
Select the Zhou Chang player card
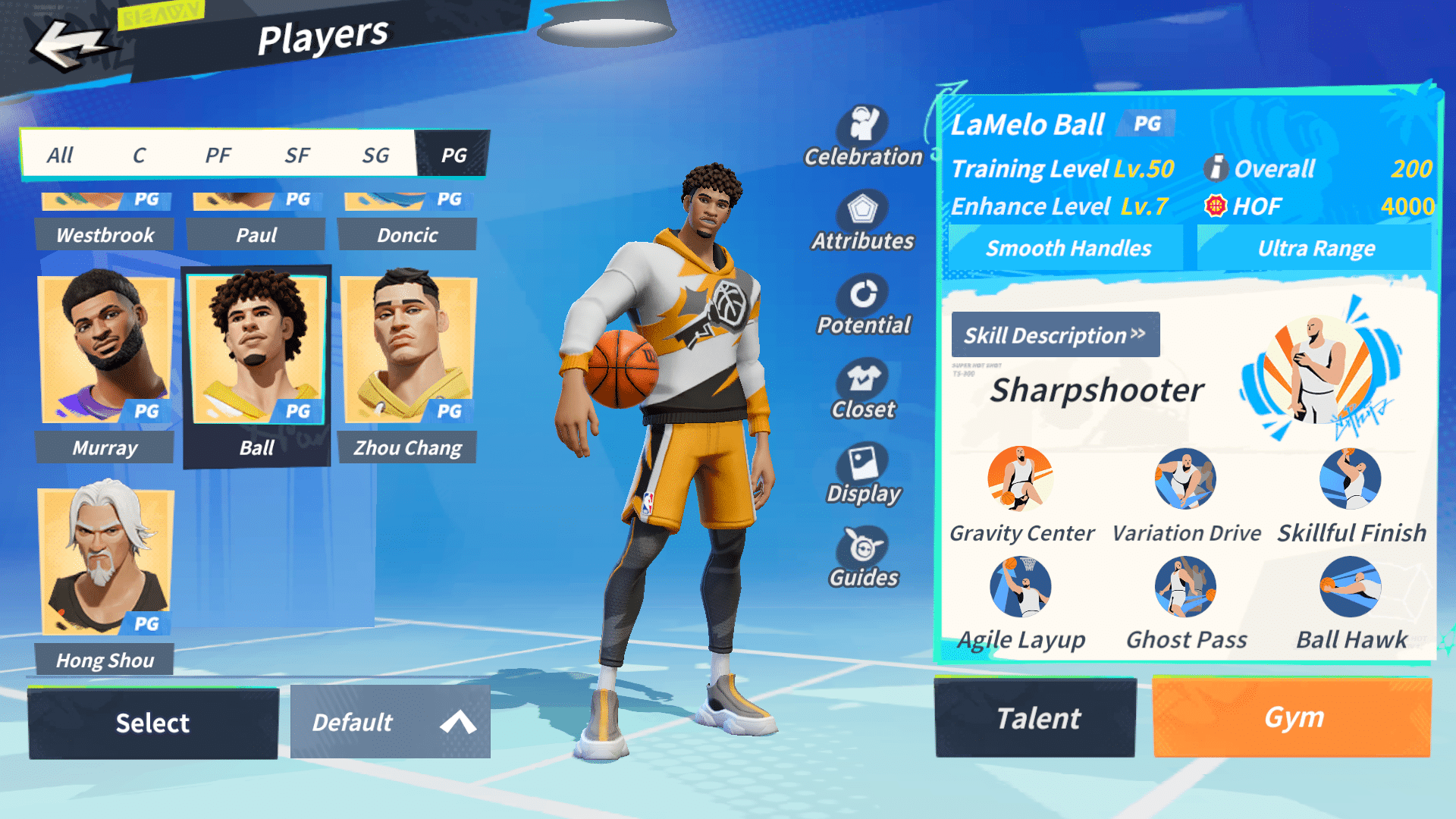(408, 364)
